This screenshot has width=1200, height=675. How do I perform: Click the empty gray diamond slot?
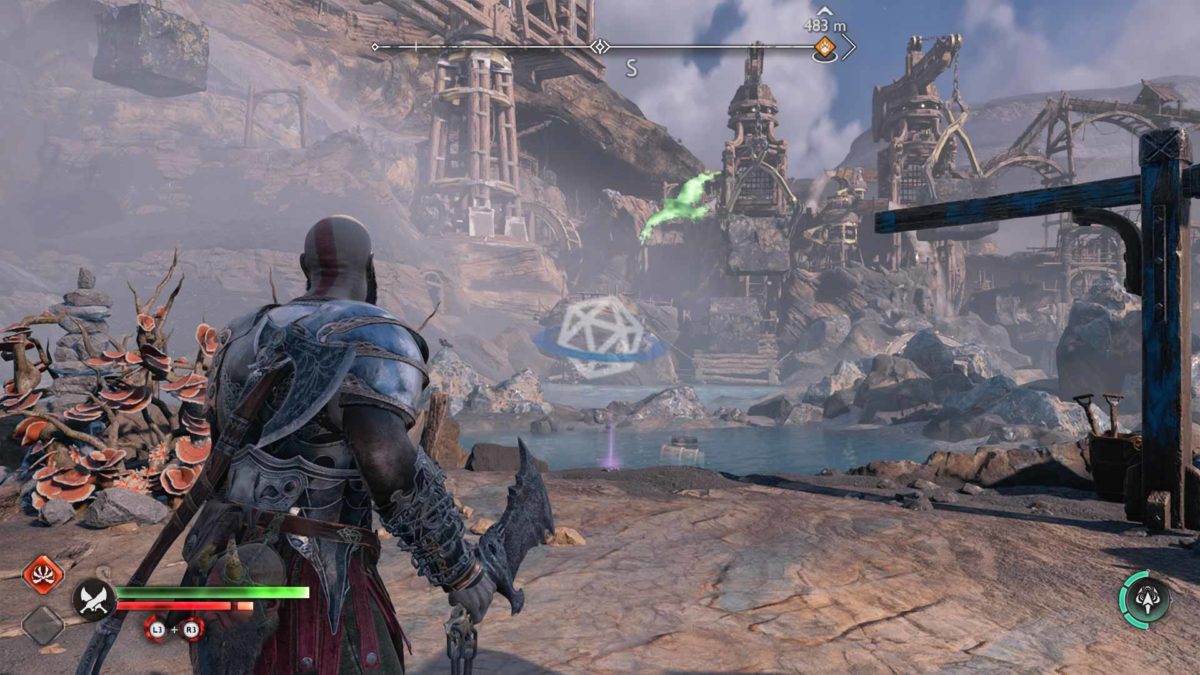(x=43, y=625)
